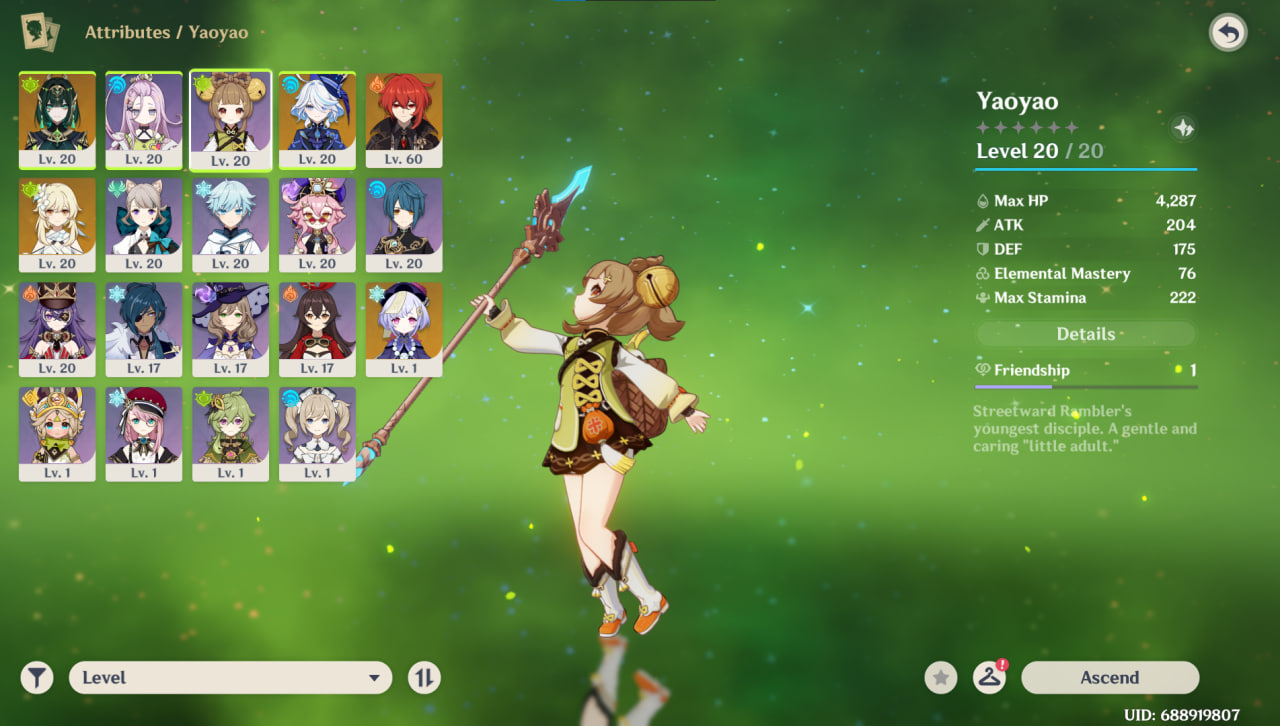The image size is (1280, 726).
Task: Open the Level sort dropdown
Action: click(230, 677)
